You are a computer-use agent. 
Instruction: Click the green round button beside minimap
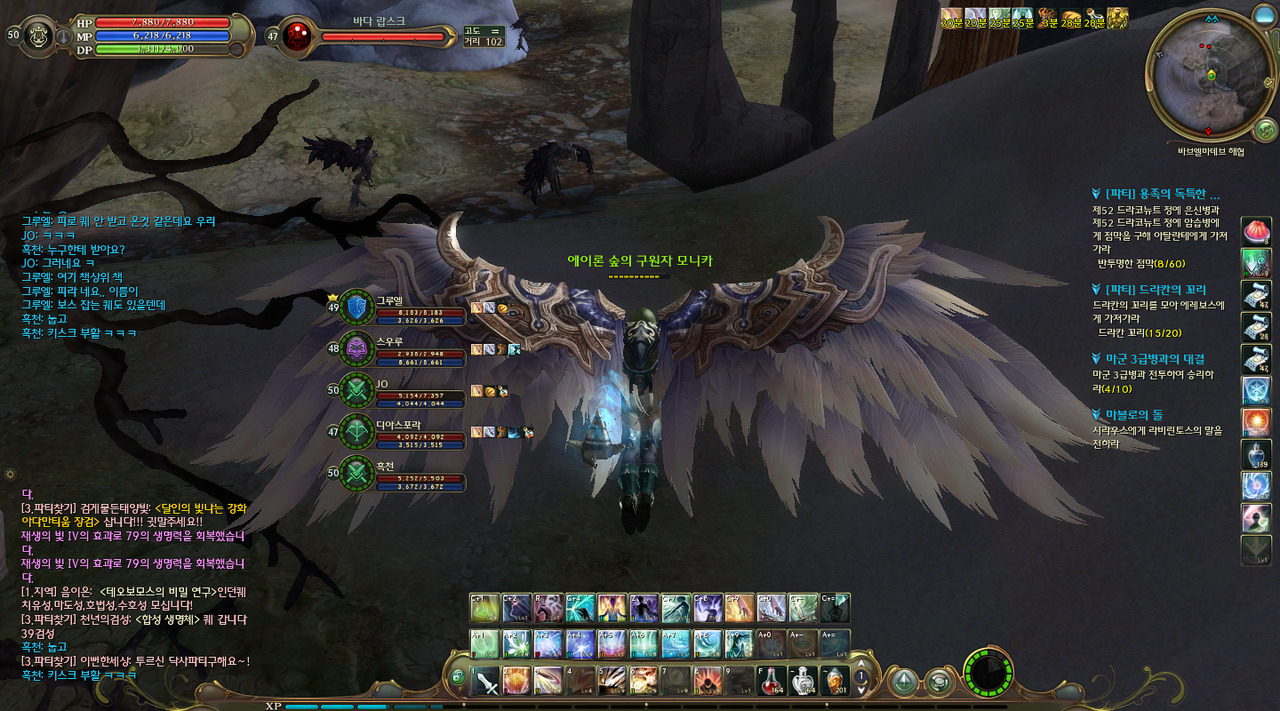tap(1265, 130)
